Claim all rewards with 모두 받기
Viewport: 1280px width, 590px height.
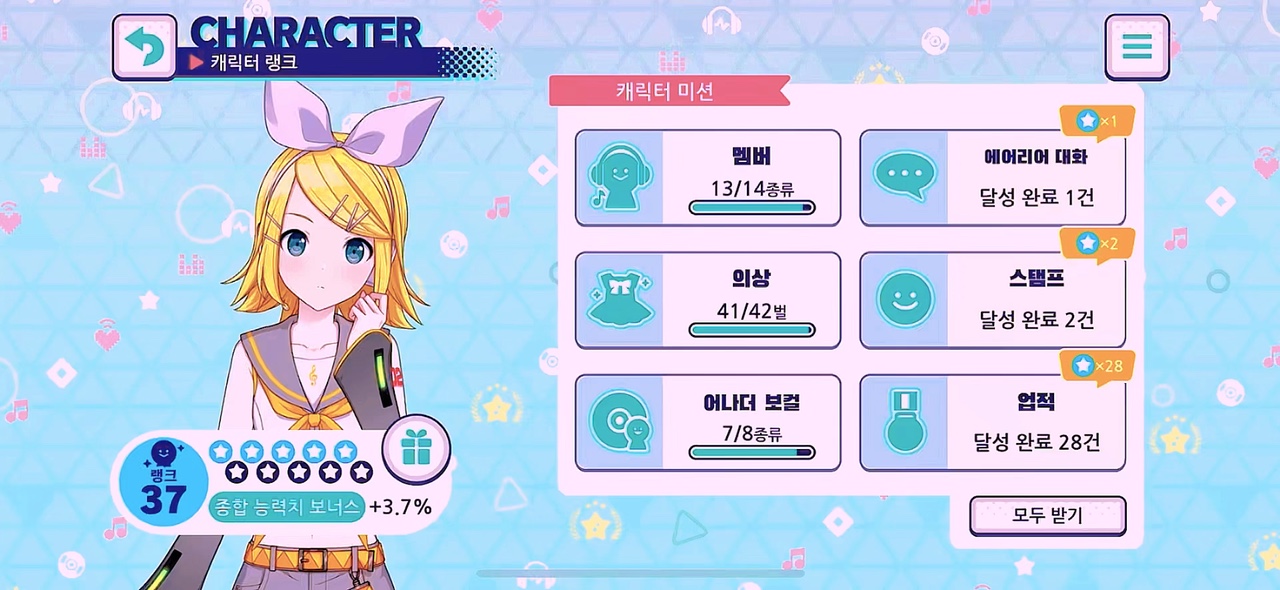pyautogui.click(x=1047, y=516)
